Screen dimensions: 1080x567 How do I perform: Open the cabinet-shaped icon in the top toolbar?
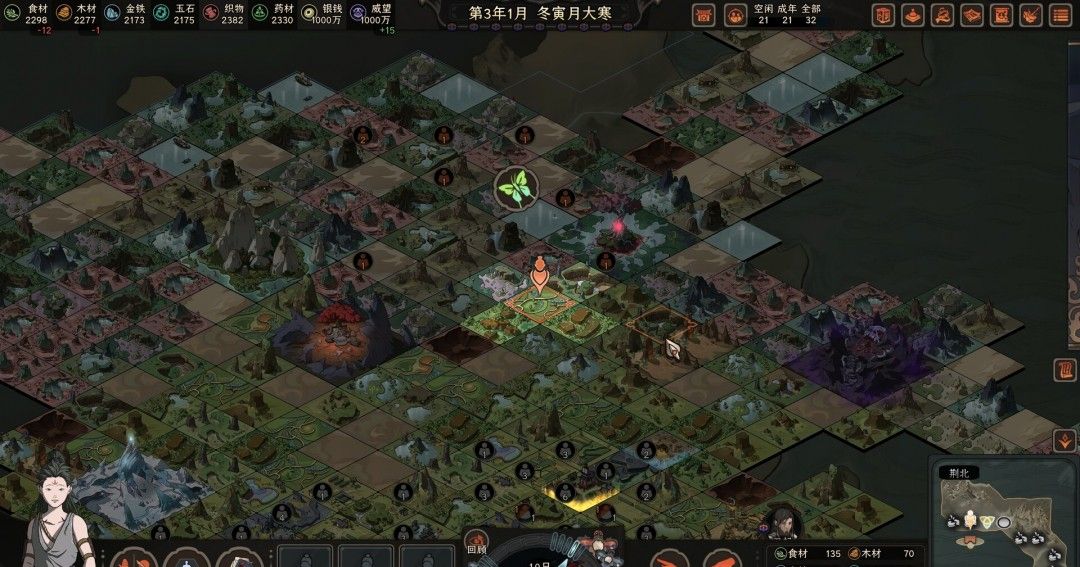tap(883, 15)
